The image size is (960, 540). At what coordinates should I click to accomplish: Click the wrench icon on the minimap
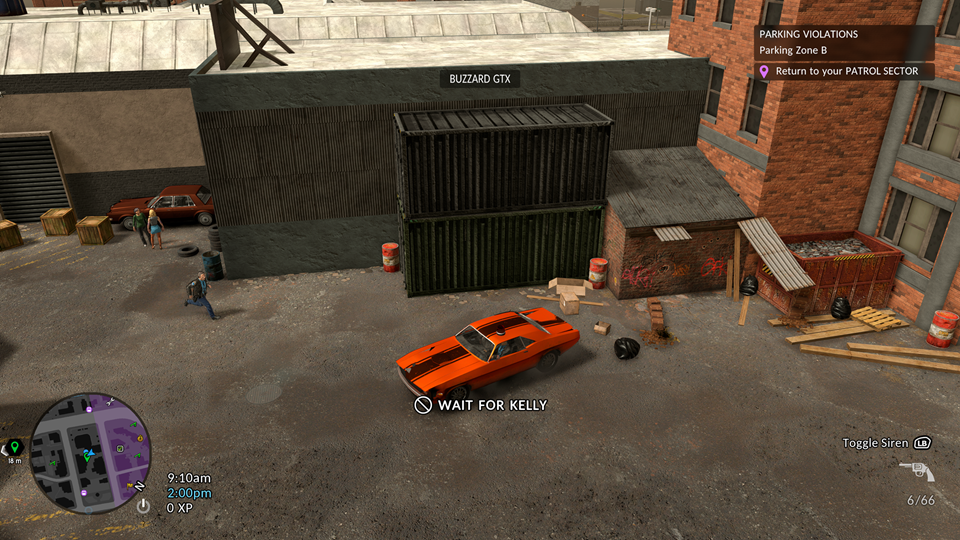coord(110,402)
